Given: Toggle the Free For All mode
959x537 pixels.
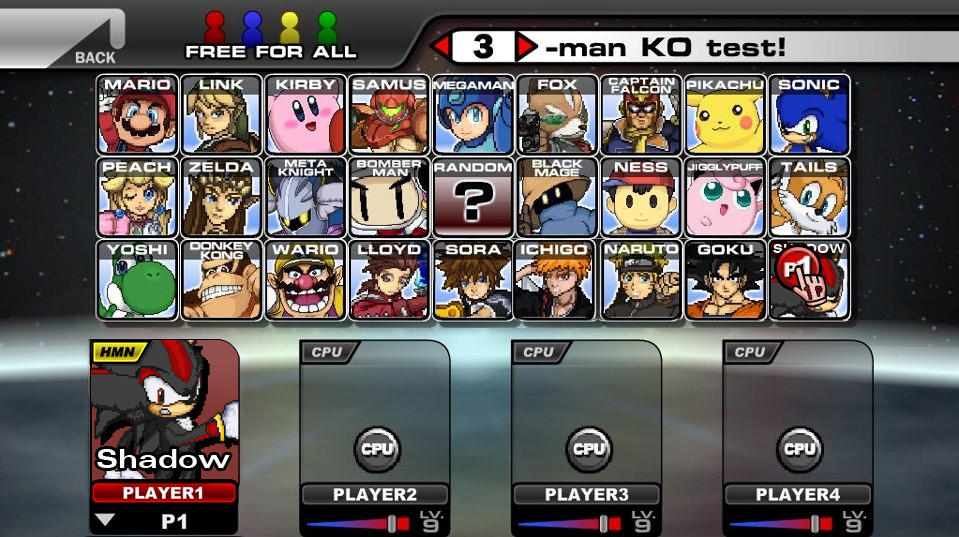Looking at the screenshot, I should (x=271, y=35).
